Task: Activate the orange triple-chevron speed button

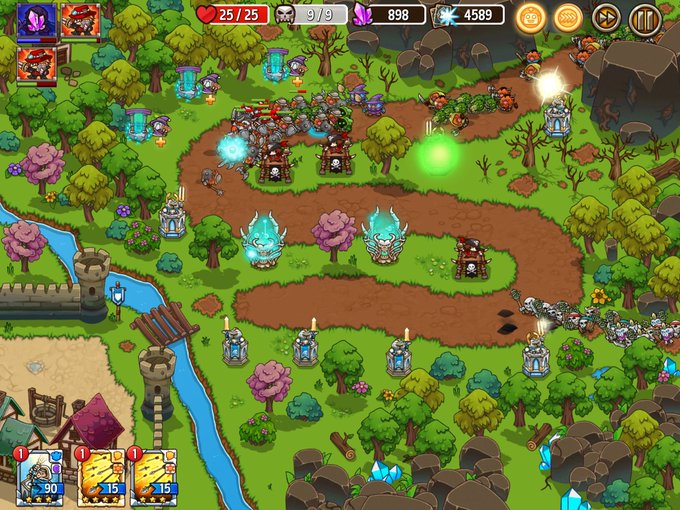Action: click(568, 16)
